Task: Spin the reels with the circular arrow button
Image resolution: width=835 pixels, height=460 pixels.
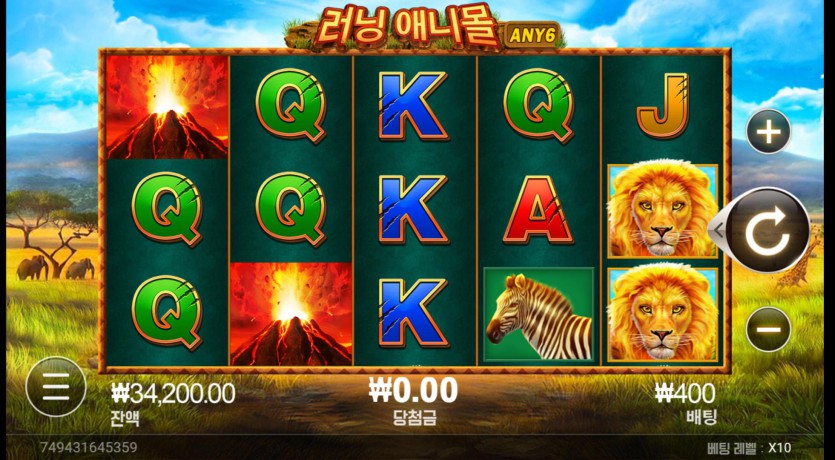Action: 768,230
